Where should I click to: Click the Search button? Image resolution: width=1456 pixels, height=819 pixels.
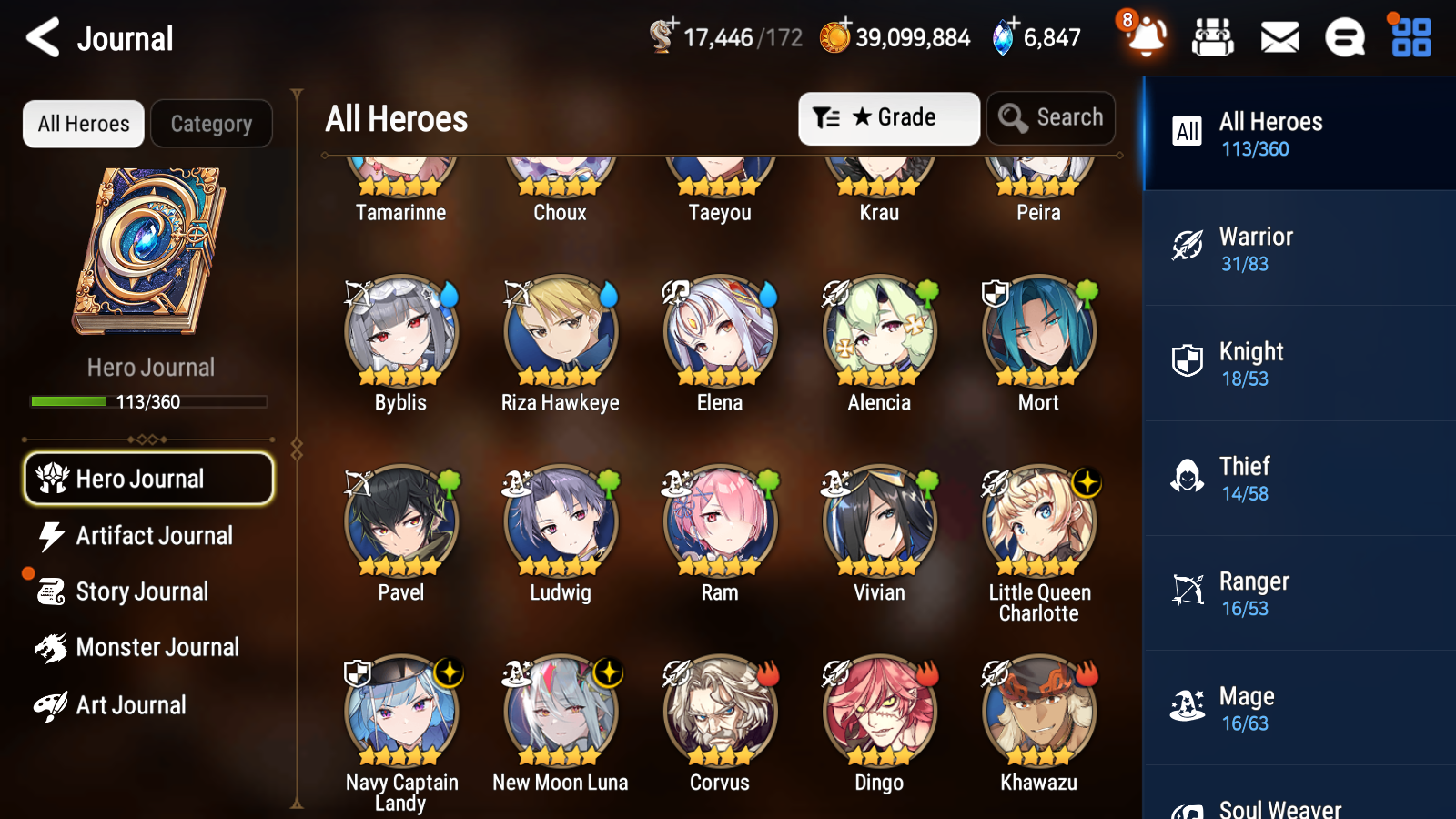(x=1050, y=117)
